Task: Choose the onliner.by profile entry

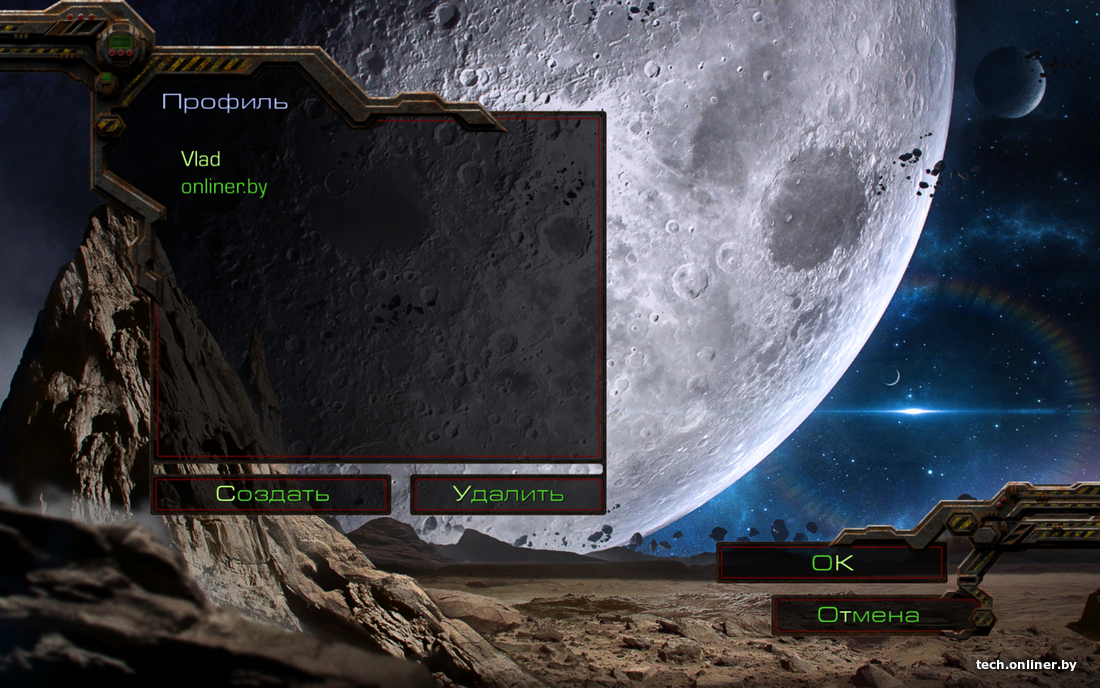Action: (224, 187)
